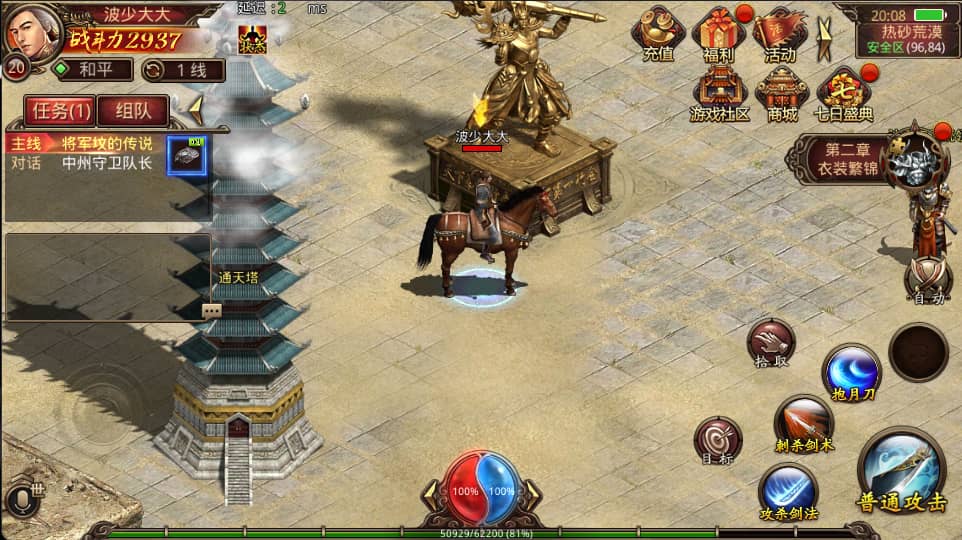Screen dimensions: 962x540
Task: Activate the 刺杀剑术 skill
Action: click(x=803, y=422)
